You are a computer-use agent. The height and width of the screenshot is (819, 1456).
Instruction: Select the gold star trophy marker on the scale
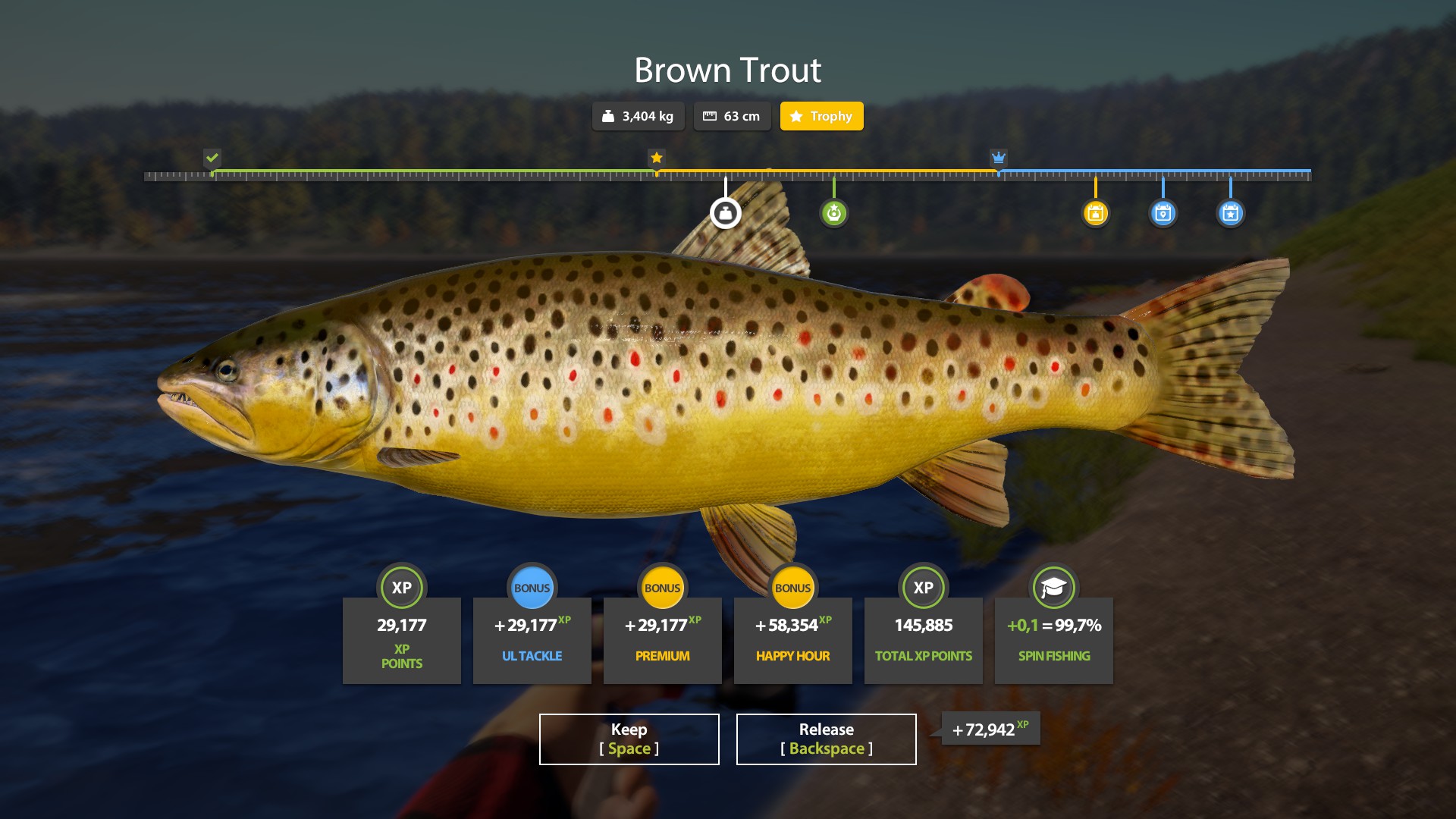655,158
